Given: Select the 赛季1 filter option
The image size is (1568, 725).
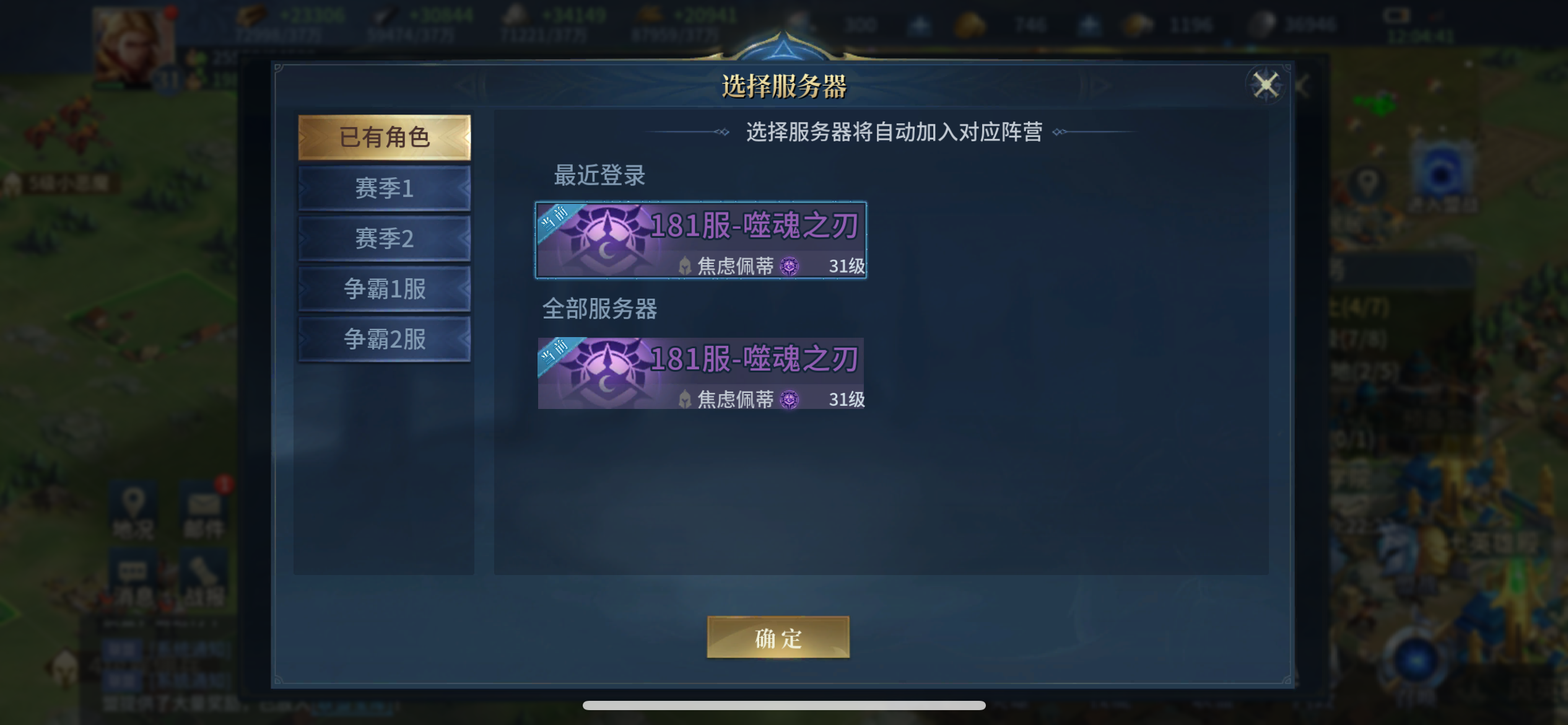Looking at the screenshot, I should pos(385,188).
